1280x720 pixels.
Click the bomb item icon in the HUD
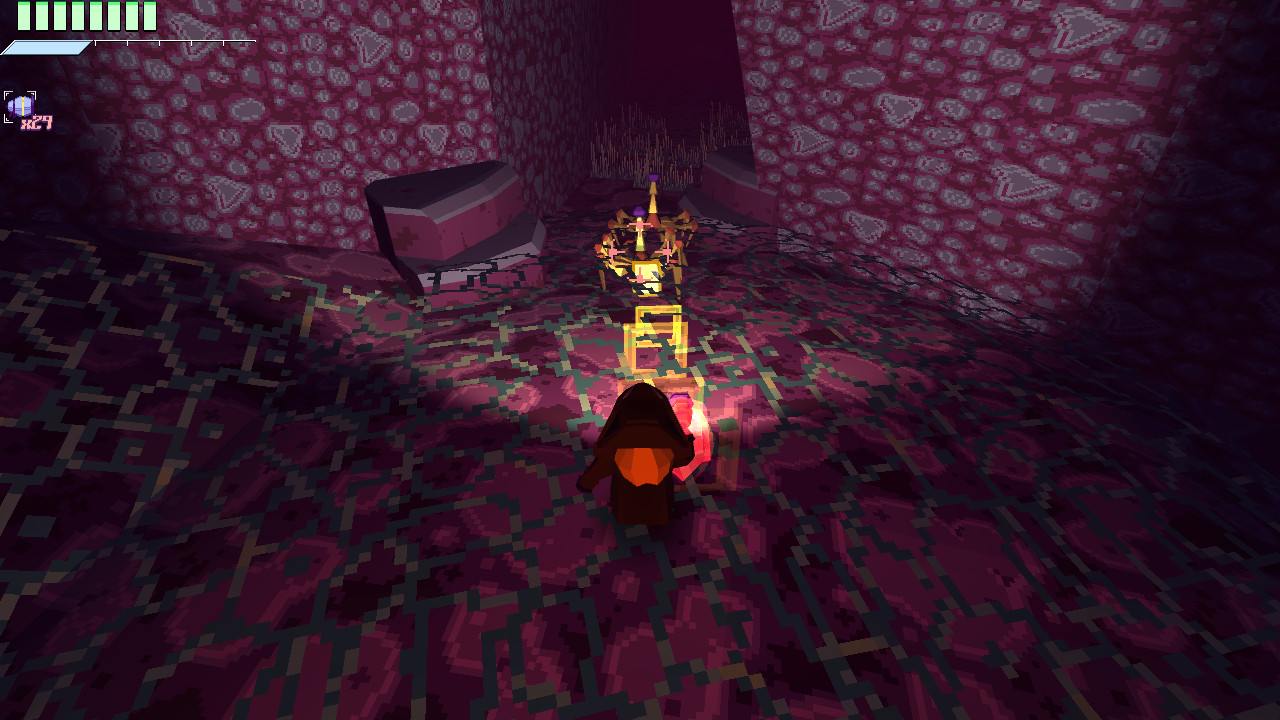tap(20, 106)
